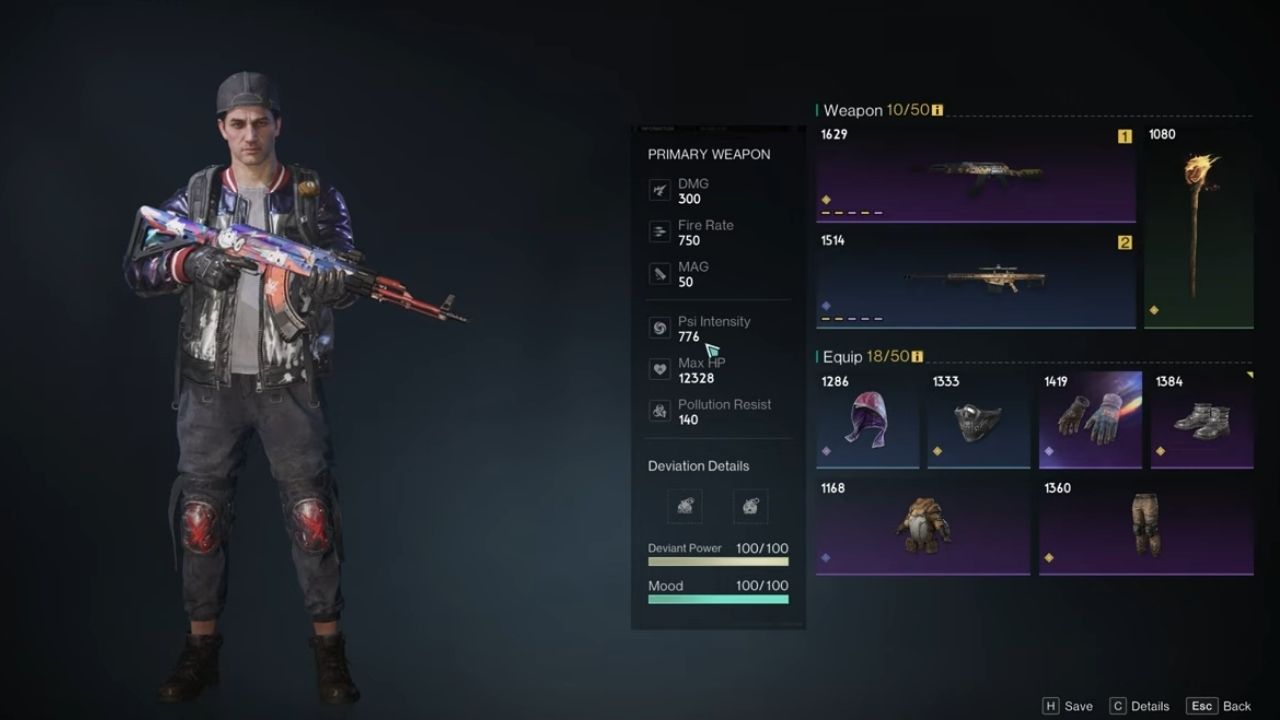Image resolution: width=1280 pixels, height=720 pixels.
Task: Pick the black face mask slot
Action: pyautogui.click(x=978, y=420)
